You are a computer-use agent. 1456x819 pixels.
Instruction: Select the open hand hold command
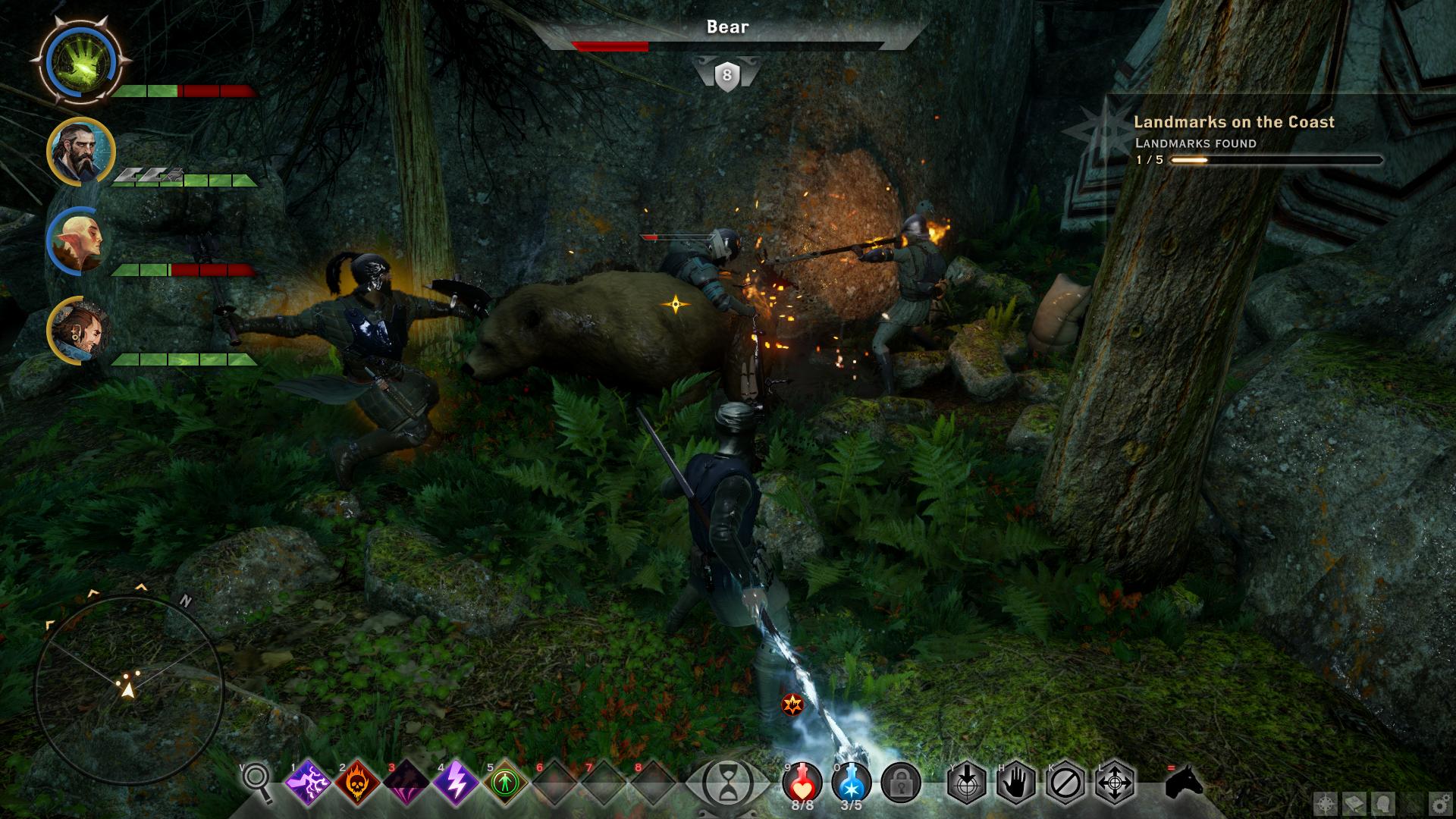coord(1016,782)
